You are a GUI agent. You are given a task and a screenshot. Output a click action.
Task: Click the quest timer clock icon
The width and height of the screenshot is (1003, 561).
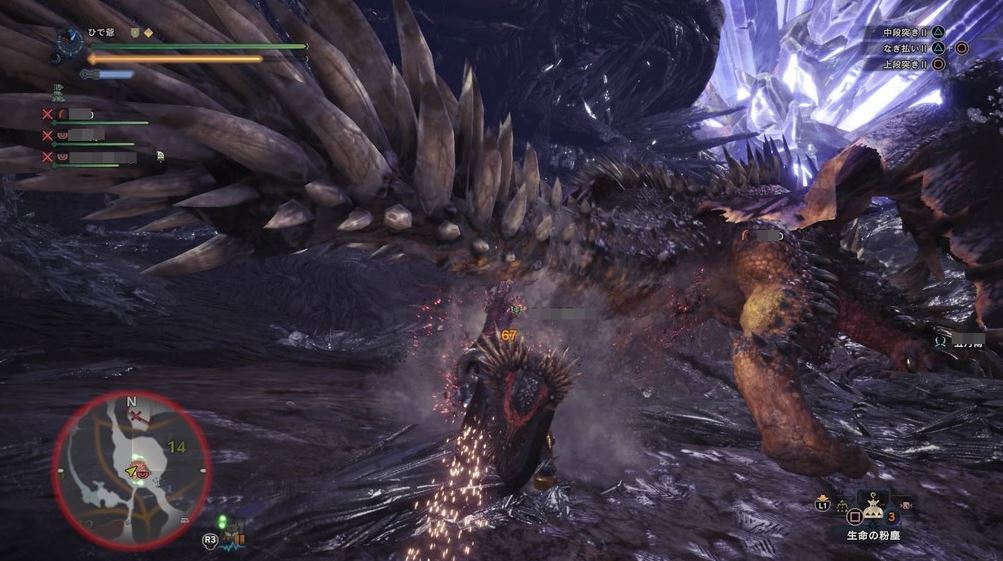pyautogui.click(x=71, y=41)
